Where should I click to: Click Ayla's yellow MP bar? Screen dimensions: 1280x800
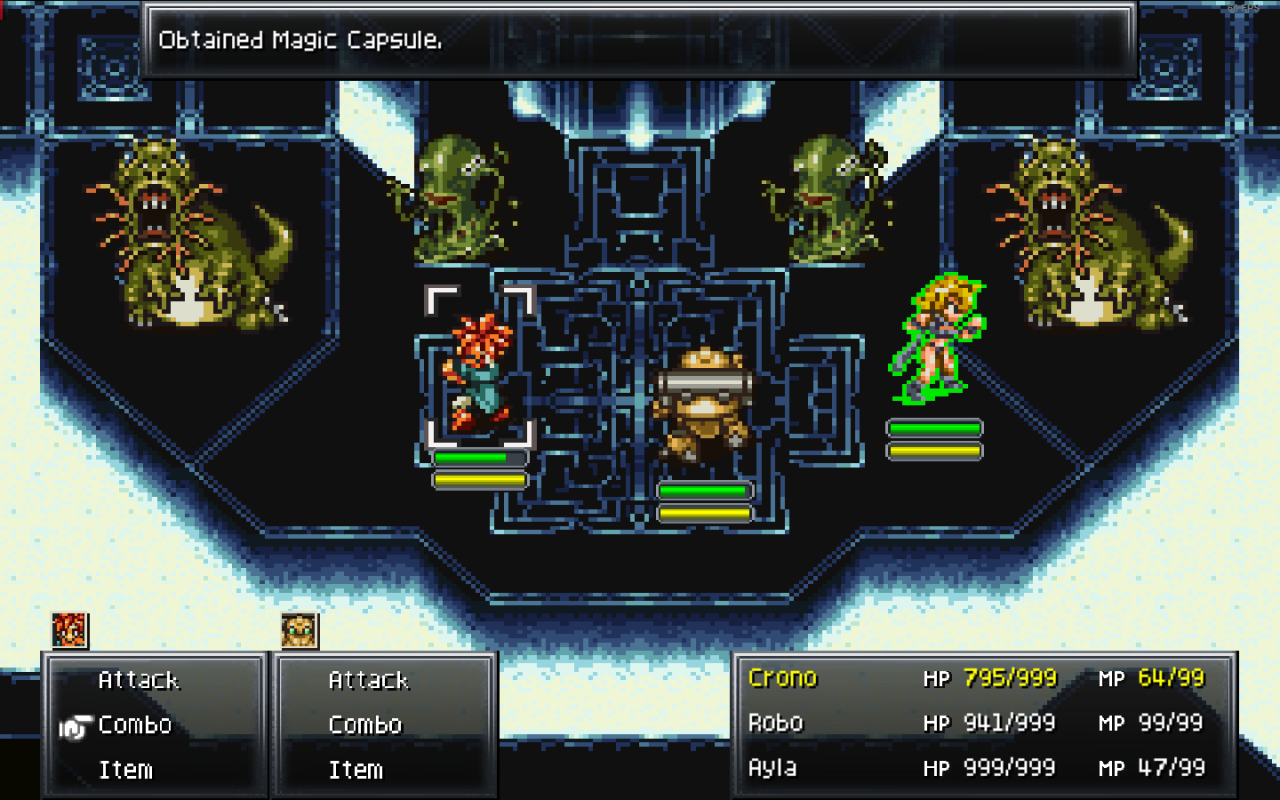pyautogui.click(x=935, y=449)
